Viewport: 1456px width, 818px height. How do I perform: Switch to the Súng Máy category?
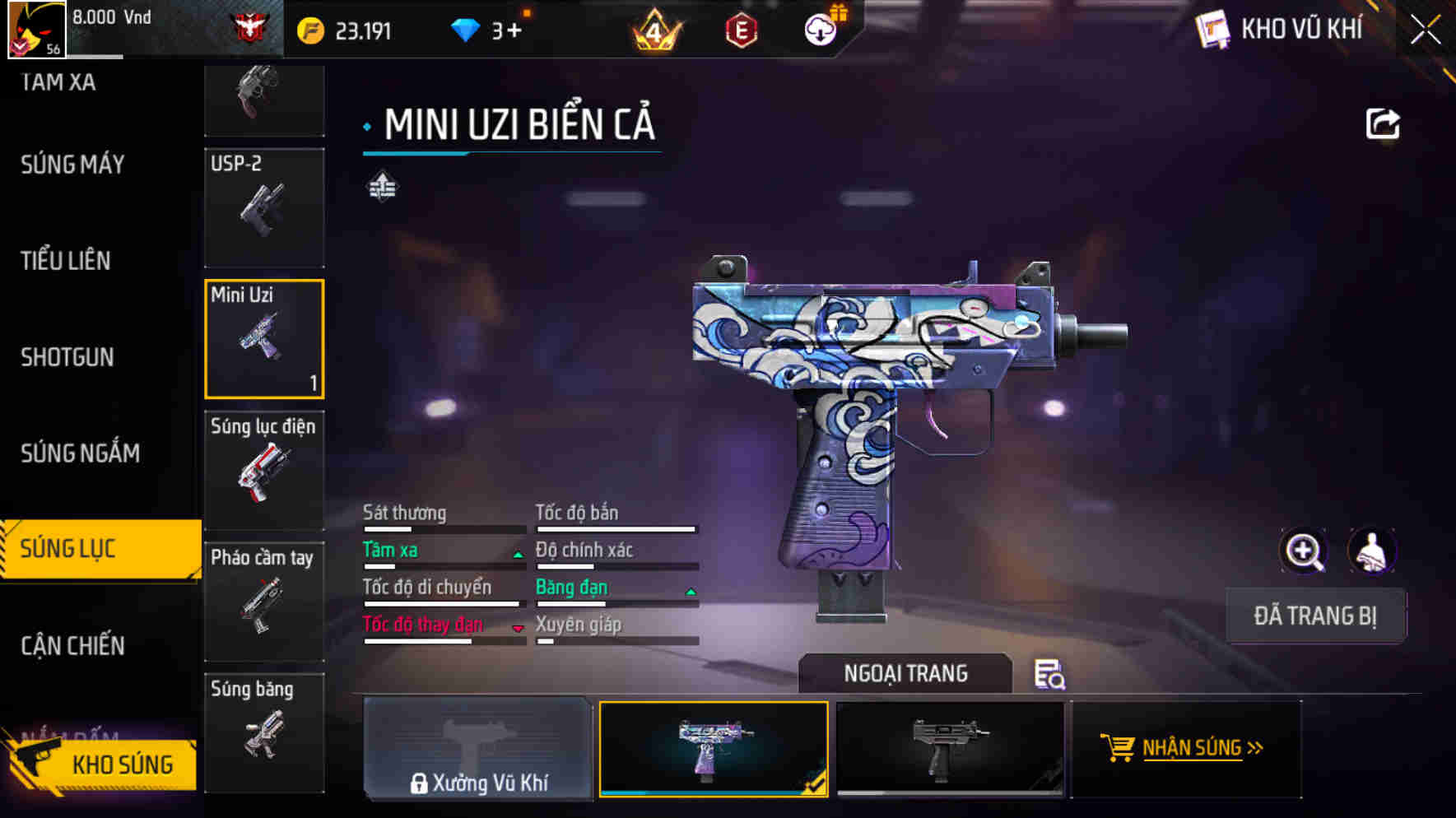[x=72, y=165]
